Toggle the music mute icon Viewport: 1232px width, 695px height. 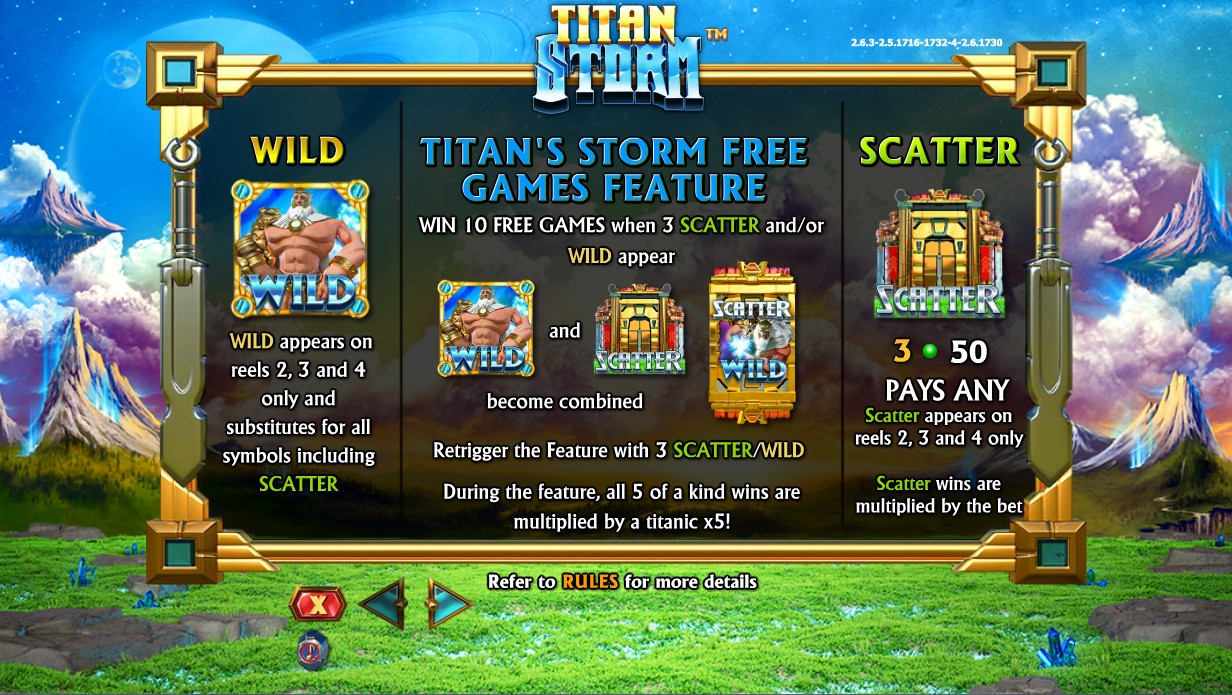pyautogui.click(x=314, y=650)
